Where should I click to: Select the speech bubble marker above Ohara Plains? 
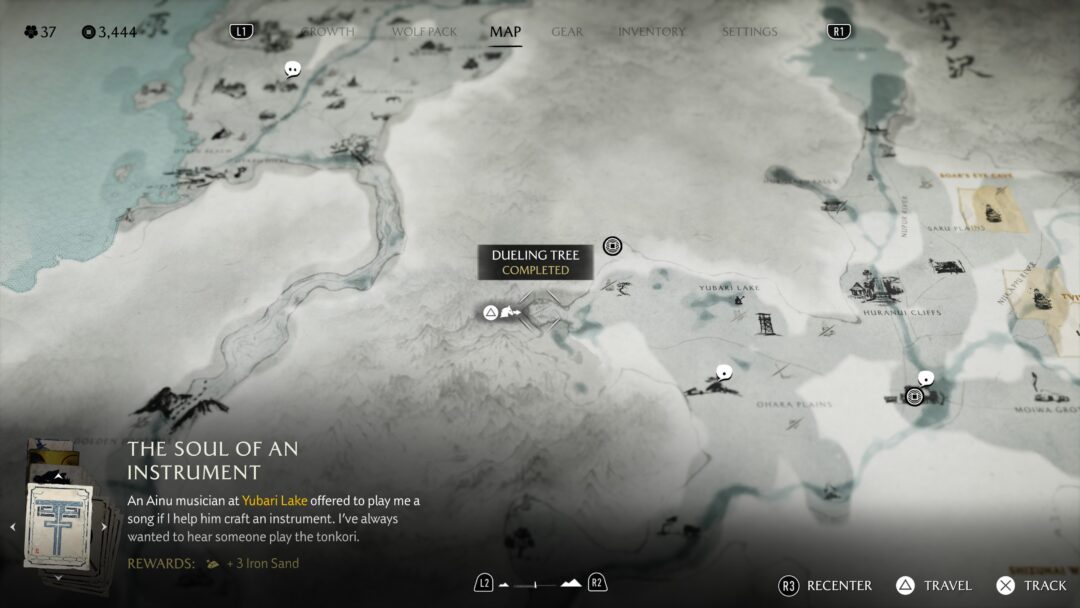(x=724, y=372)
